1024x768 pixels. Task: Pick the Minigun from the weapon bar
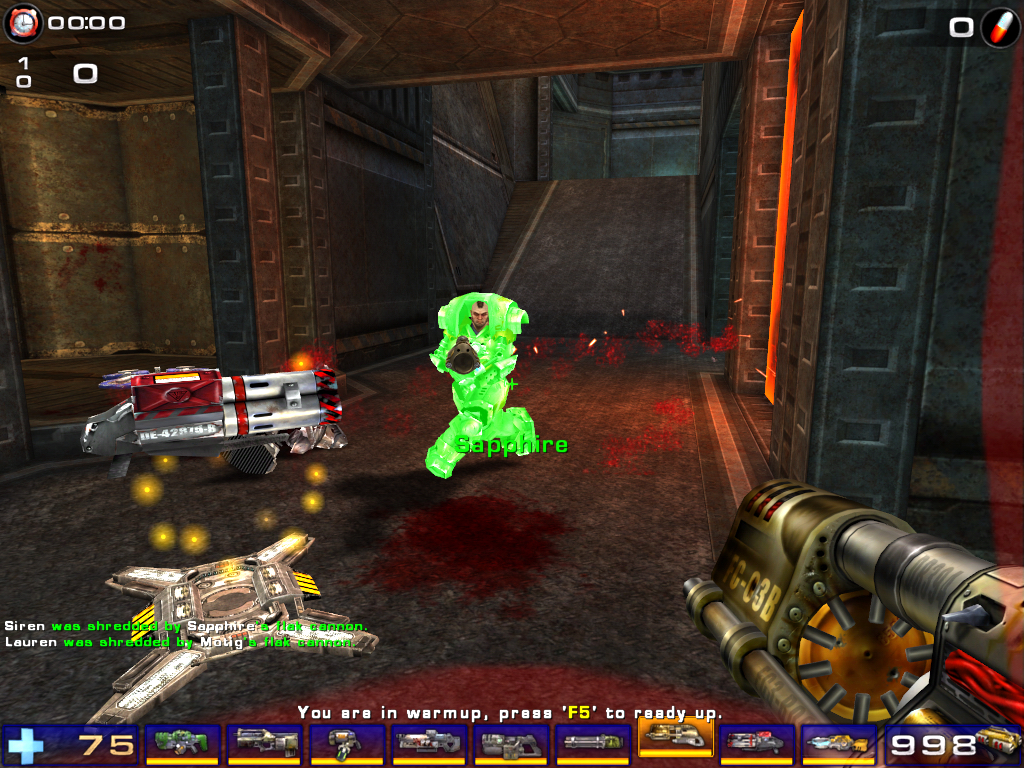coord(592,743)
